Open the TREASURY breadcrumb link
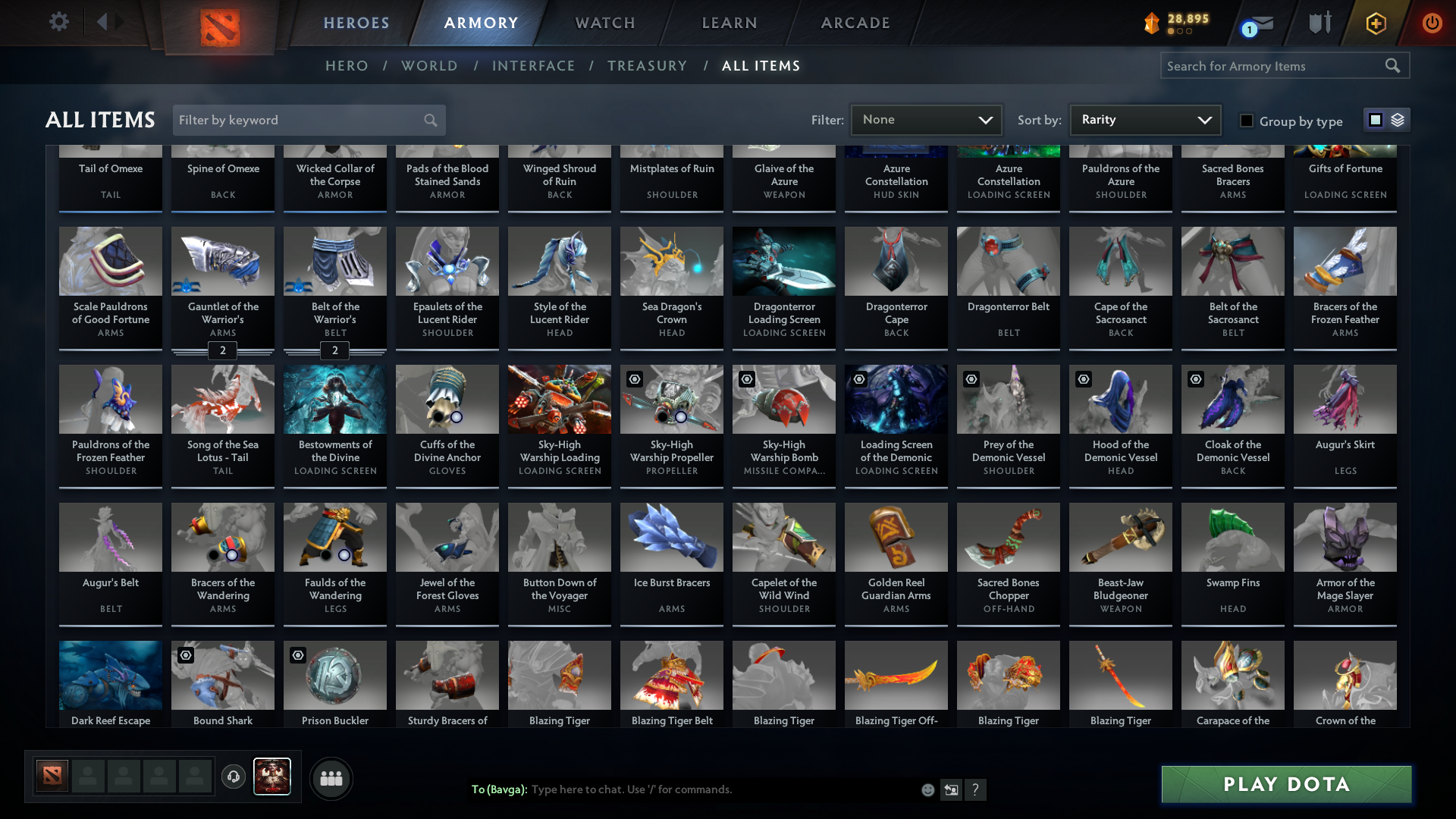 647,66
